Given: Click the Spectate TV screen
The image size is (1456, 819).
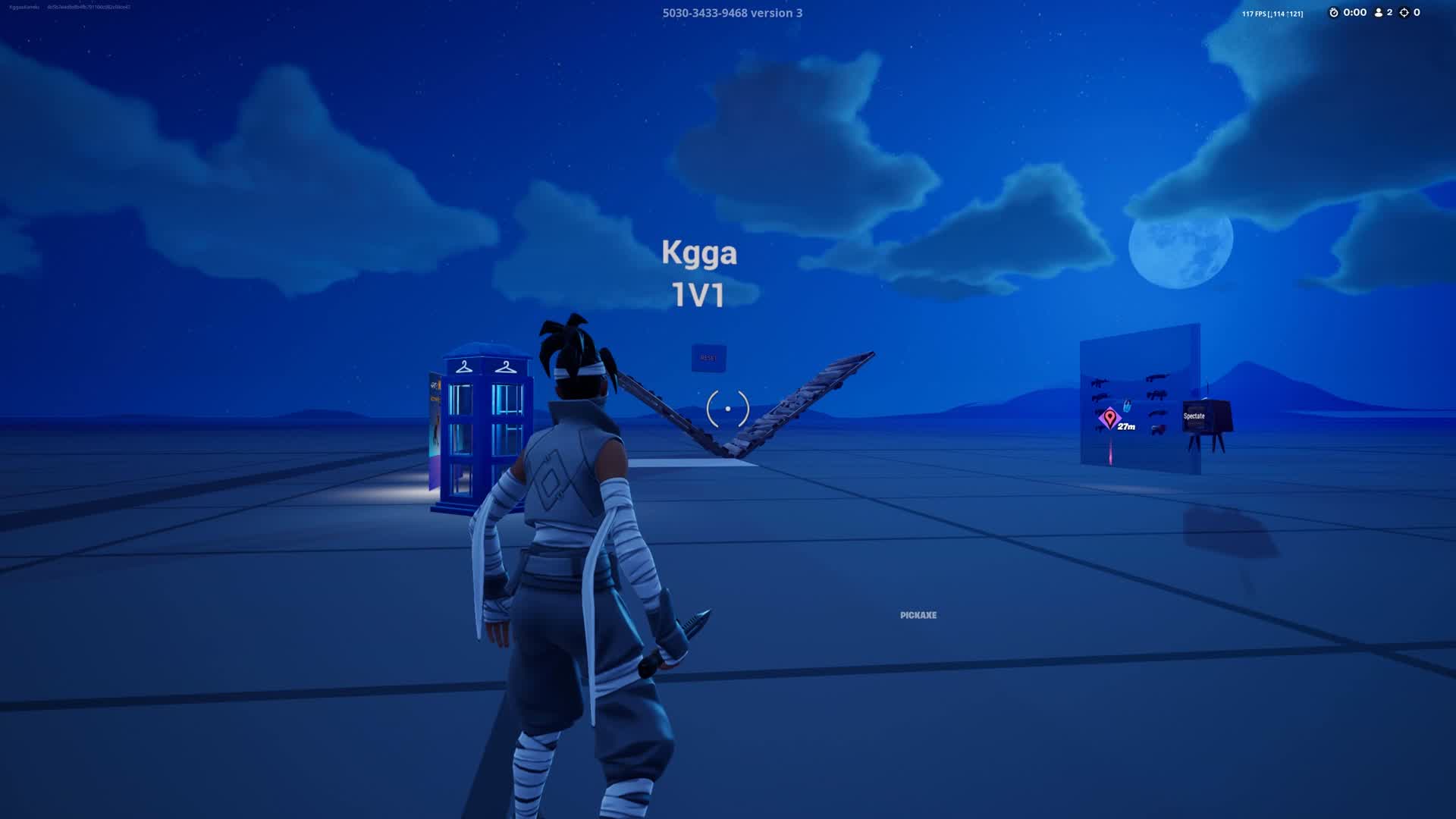Looking at the screenshot, I should tap(1195, 416).
